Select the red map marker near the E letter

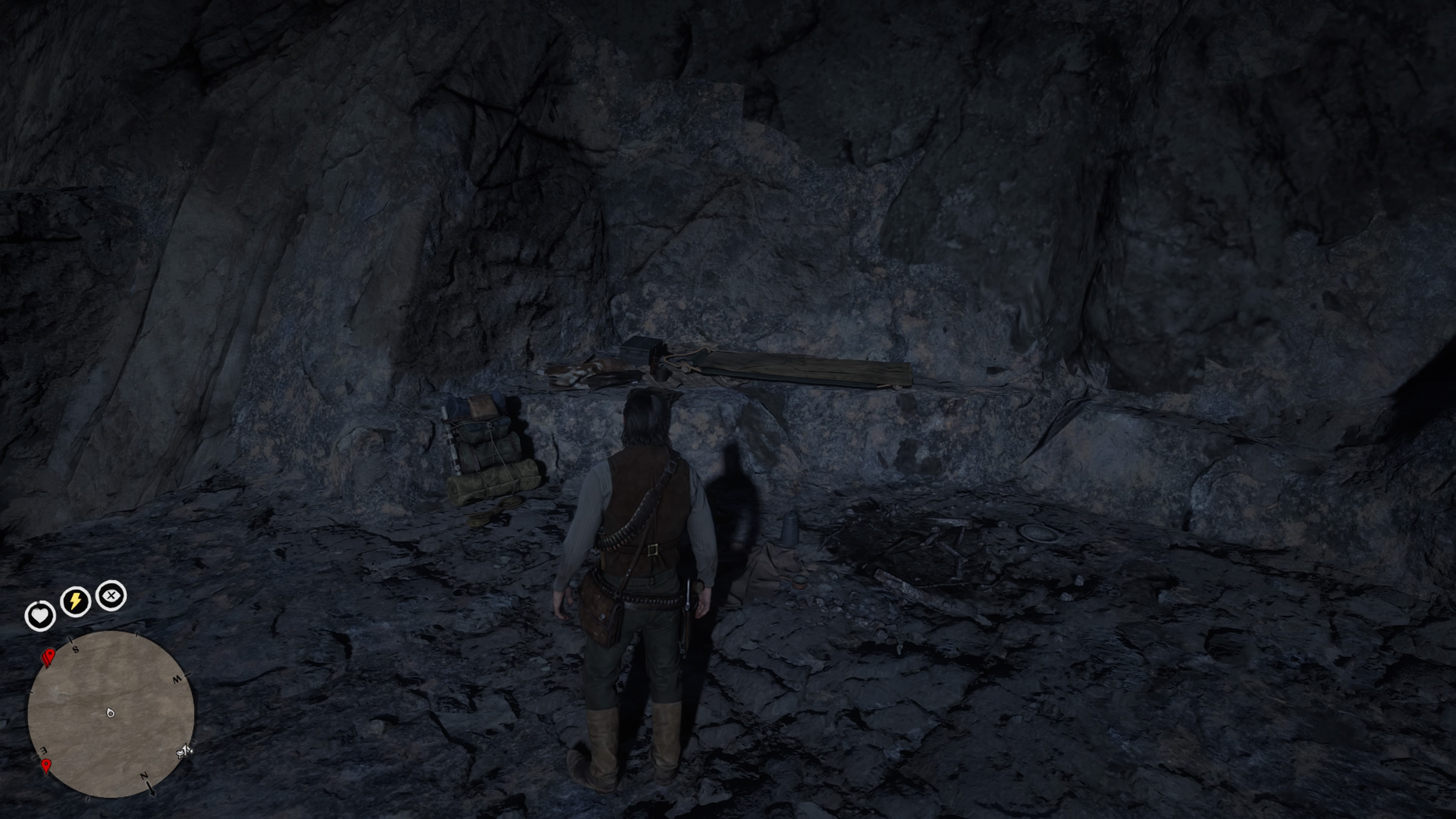pos(46,765)
